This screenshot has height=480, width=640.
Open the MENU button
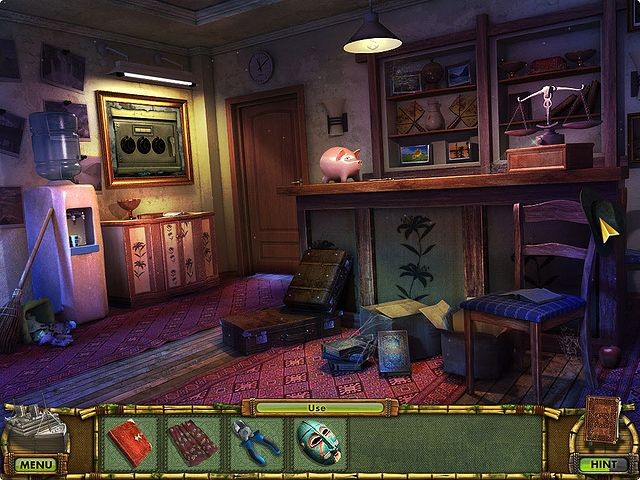pos(35,465)
